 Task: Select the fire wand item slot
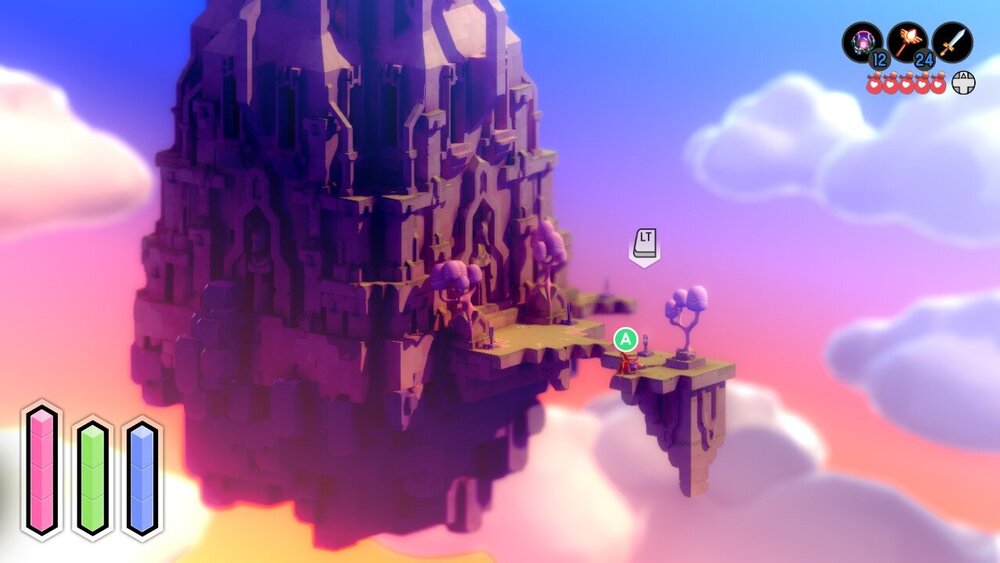pyautogui.click(x=907, y=43)
